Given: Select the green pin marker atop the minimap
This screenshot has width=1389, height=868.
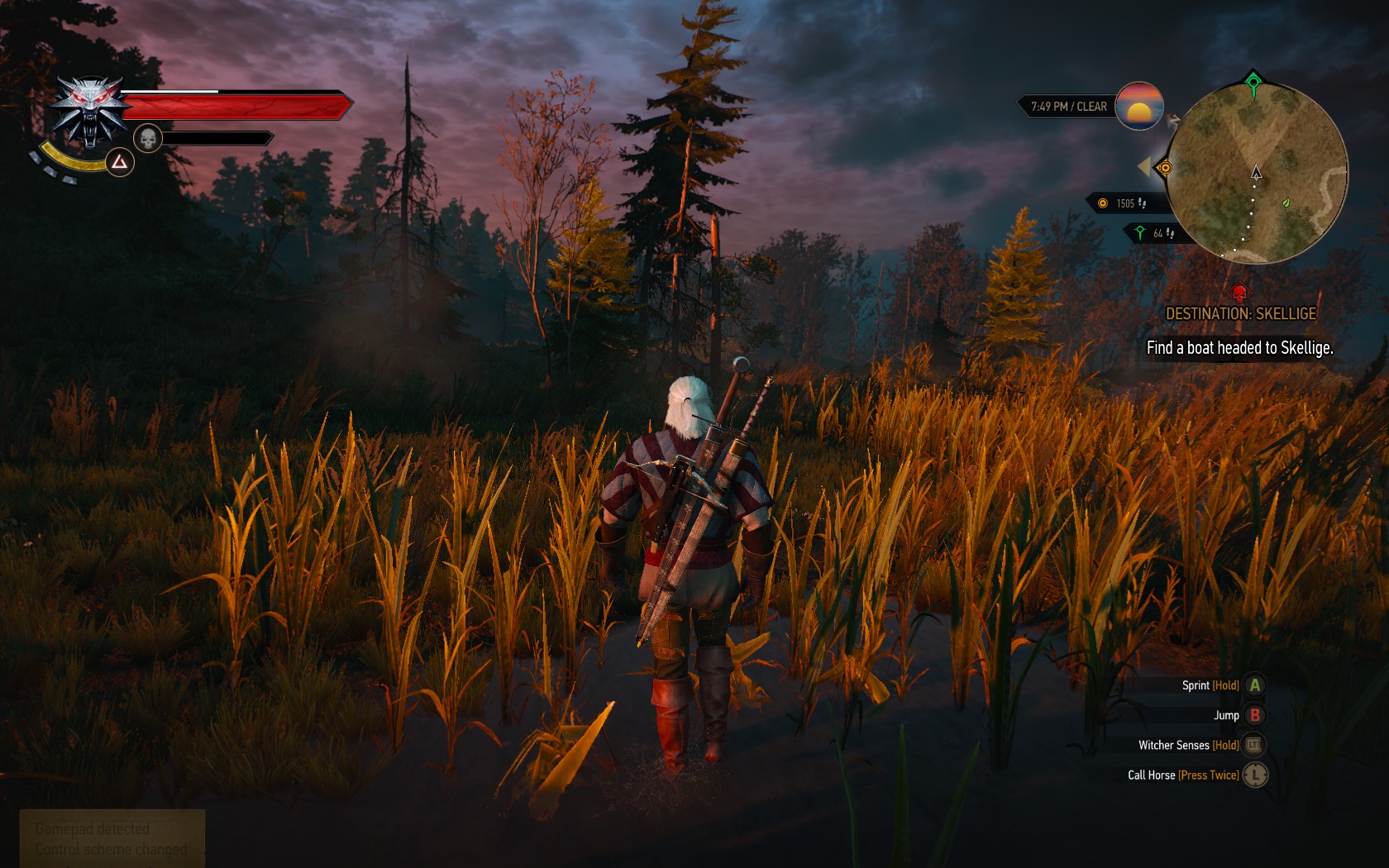Looking at the screenshot, I should pyautogui.click(x=1253, y=82).
